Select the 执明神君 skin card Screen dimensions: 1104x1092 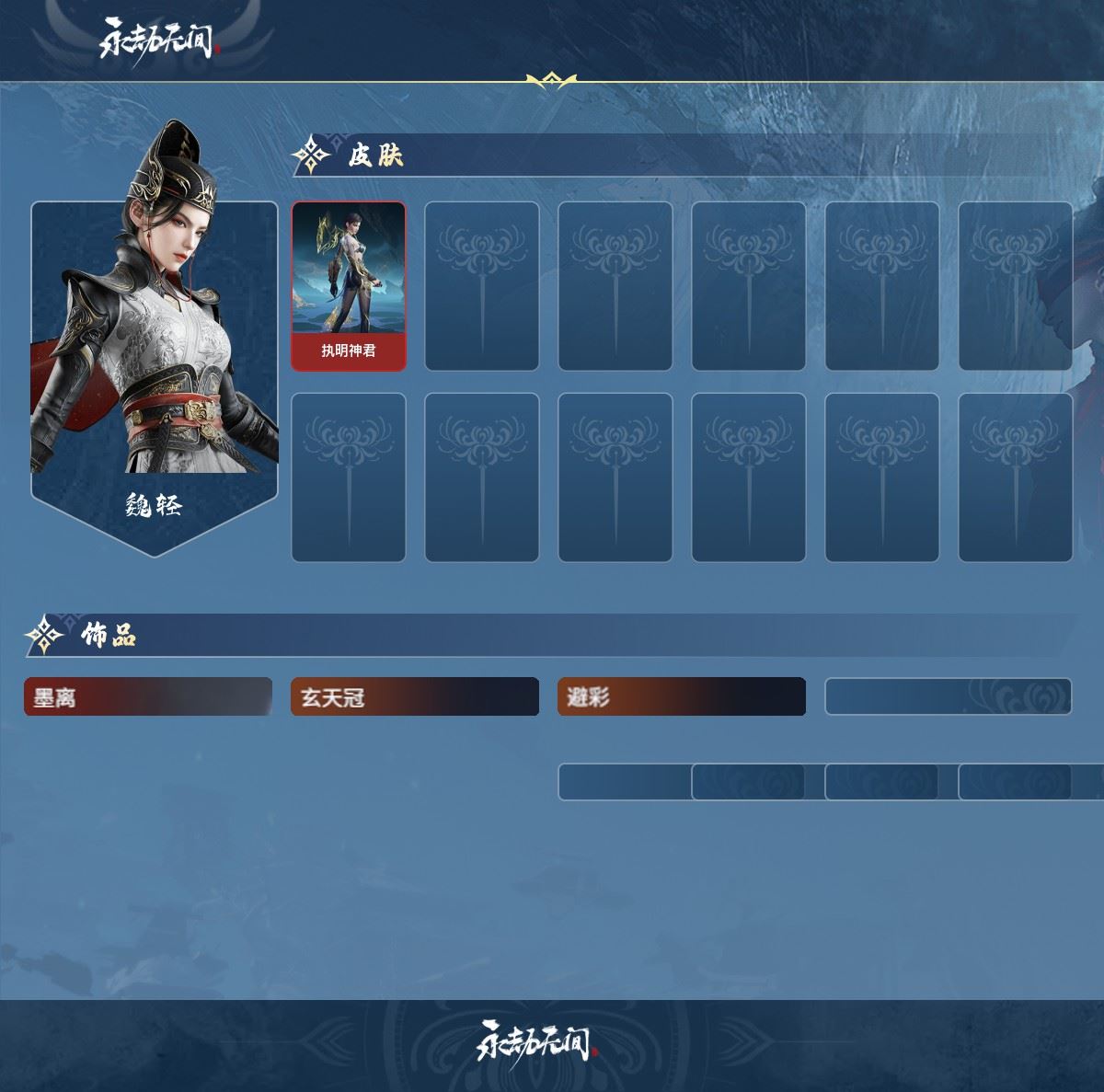[x=349, y=286]
